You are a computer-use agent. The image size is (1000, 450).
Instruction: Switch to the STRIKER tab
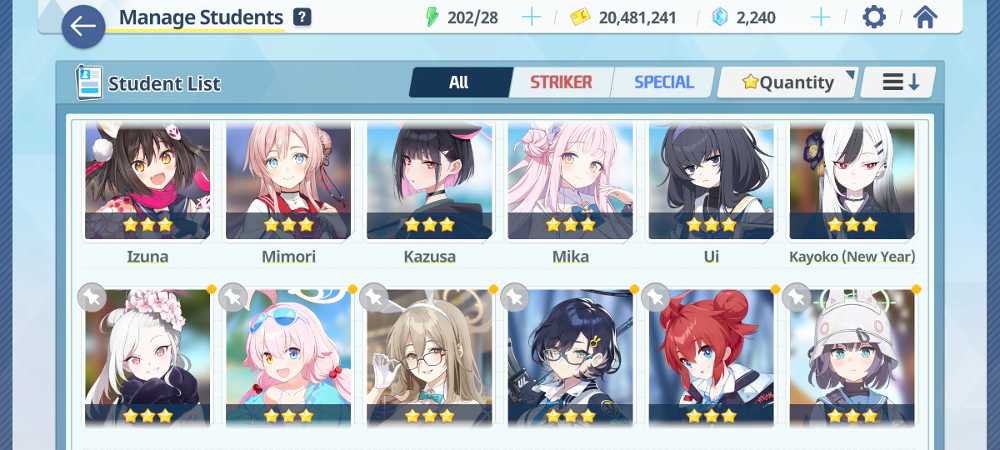coord(561,83)
